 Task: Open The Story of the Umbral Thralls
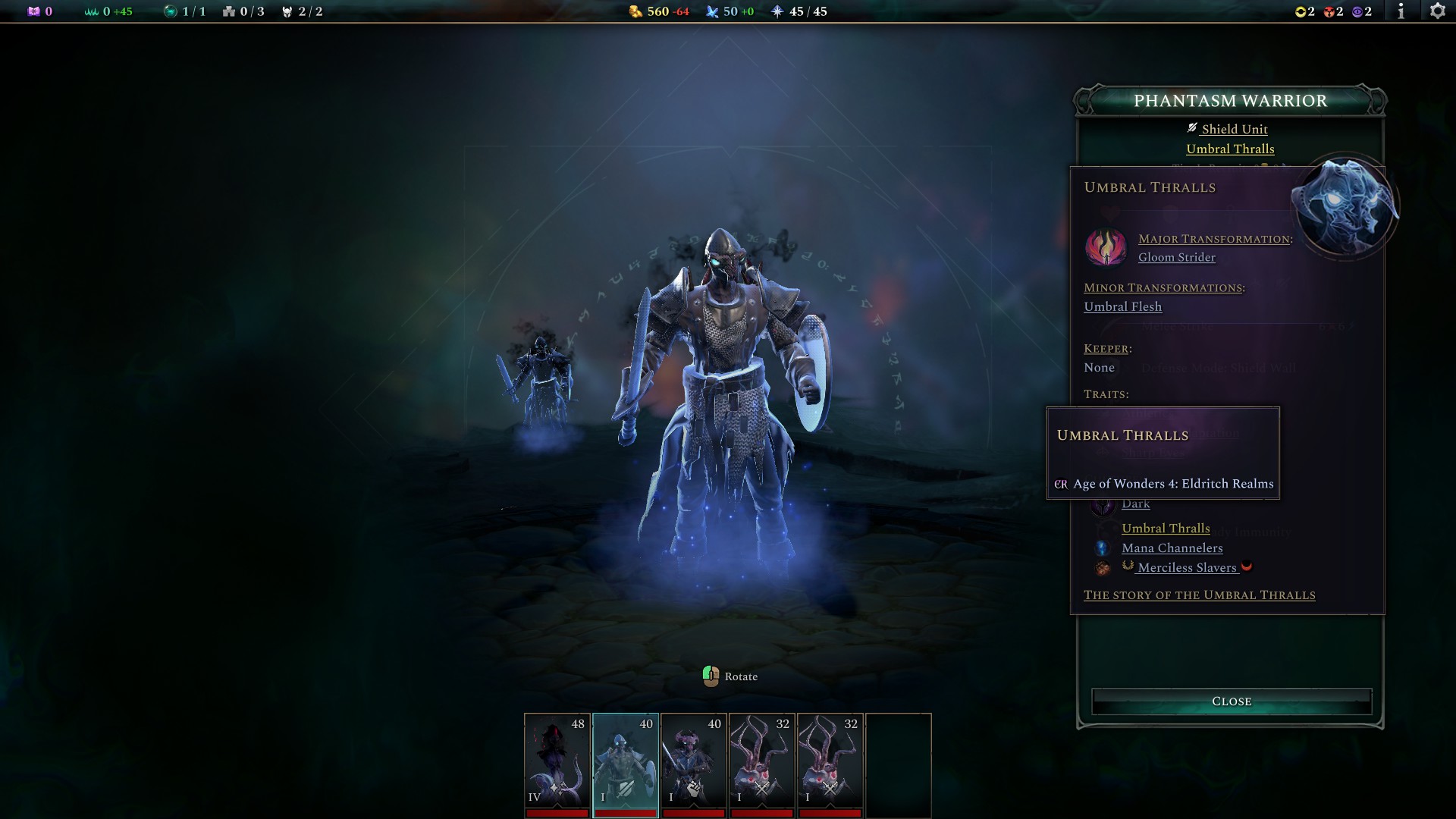tap(1200, 595)
